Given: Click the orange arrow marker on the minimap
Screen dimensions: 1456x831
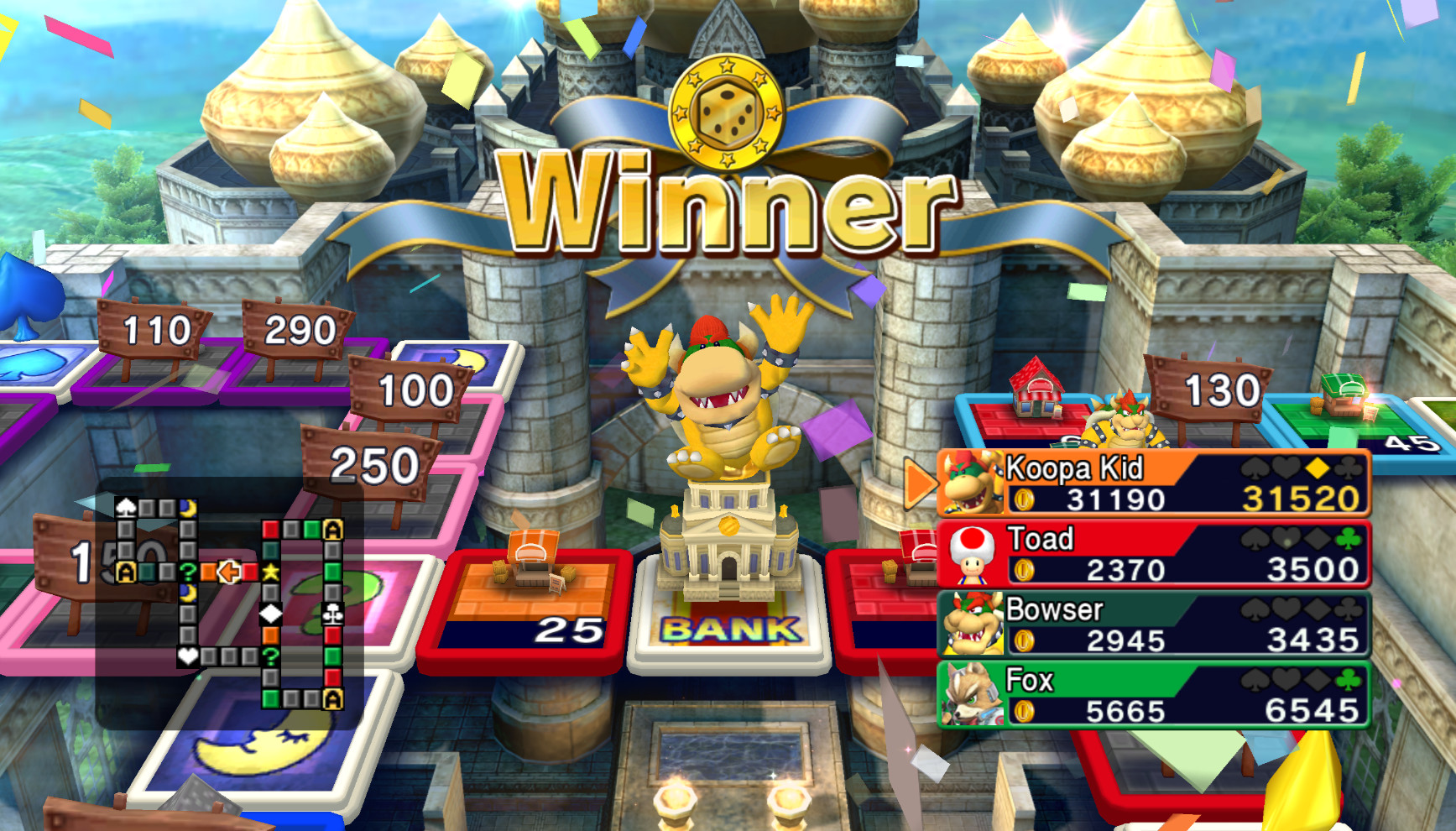Looking at the screenshot, I should pos(227,571).
